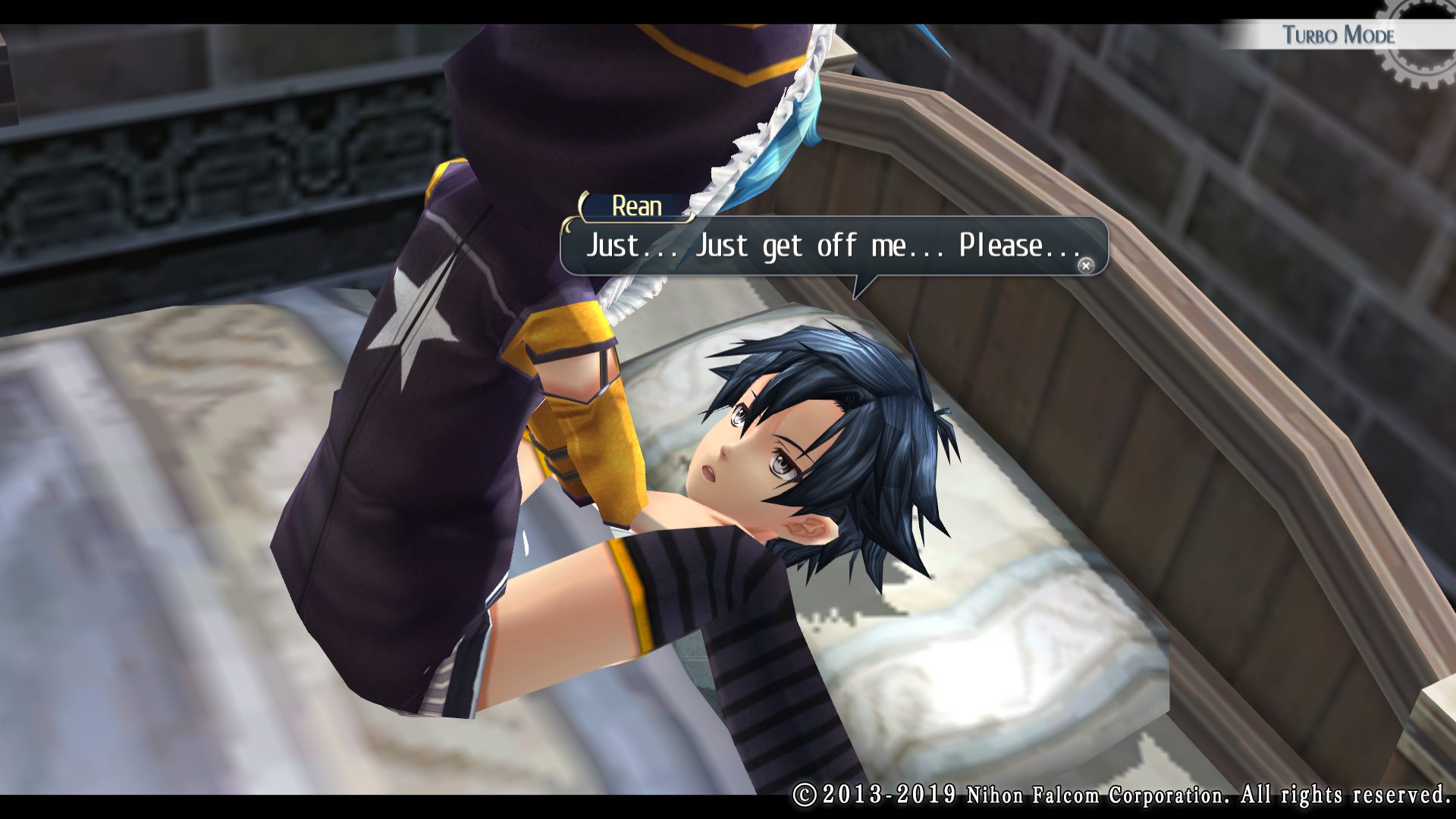Click the dialogue advance icon in Rean's speech bubble

click(x=1086, y=265)
